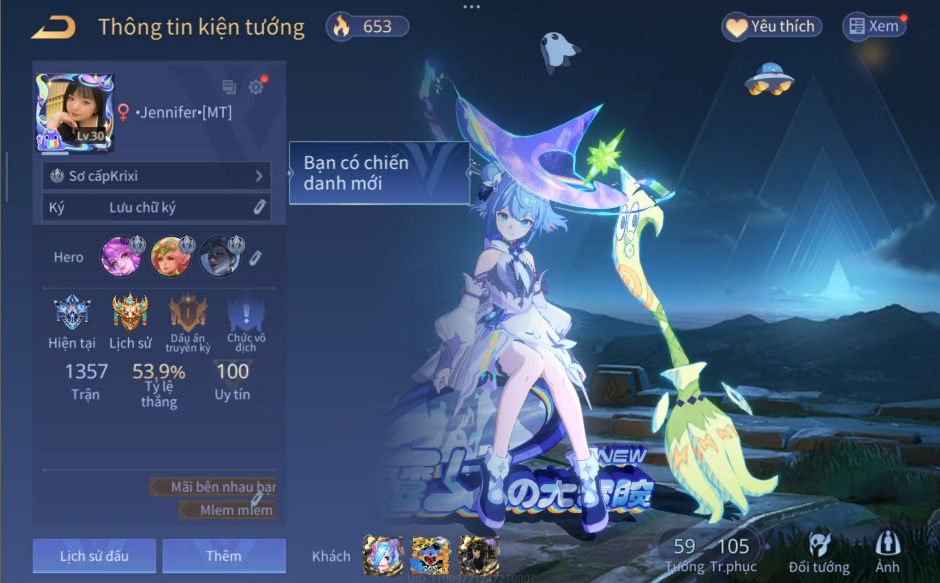Open the Đổi tướng hero swap
This screenshot has width=940, height=583.
pyautogui.click(x=818, y=551)
